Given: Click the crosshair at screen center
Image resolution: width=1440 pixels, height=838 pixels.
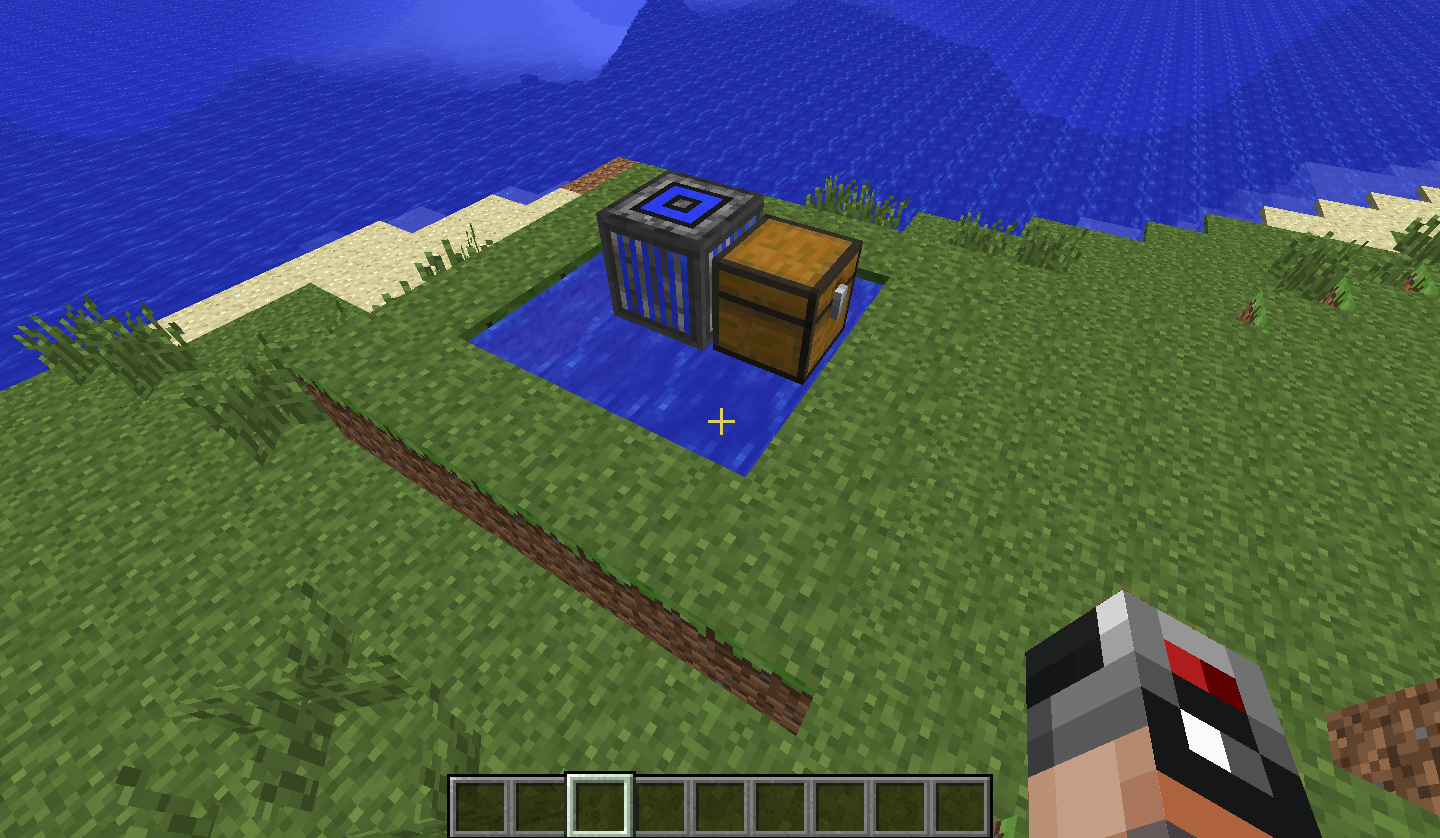Looking at the screenshot, I should 720,423.
